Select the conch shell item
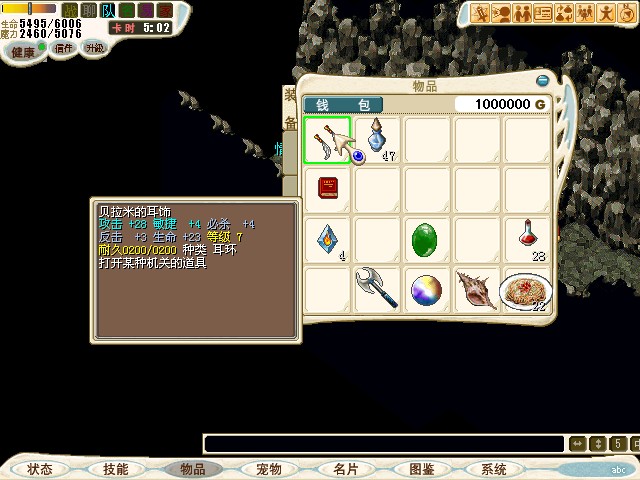The height and width of the screenshot is (480, 640). tap(477, 290)
